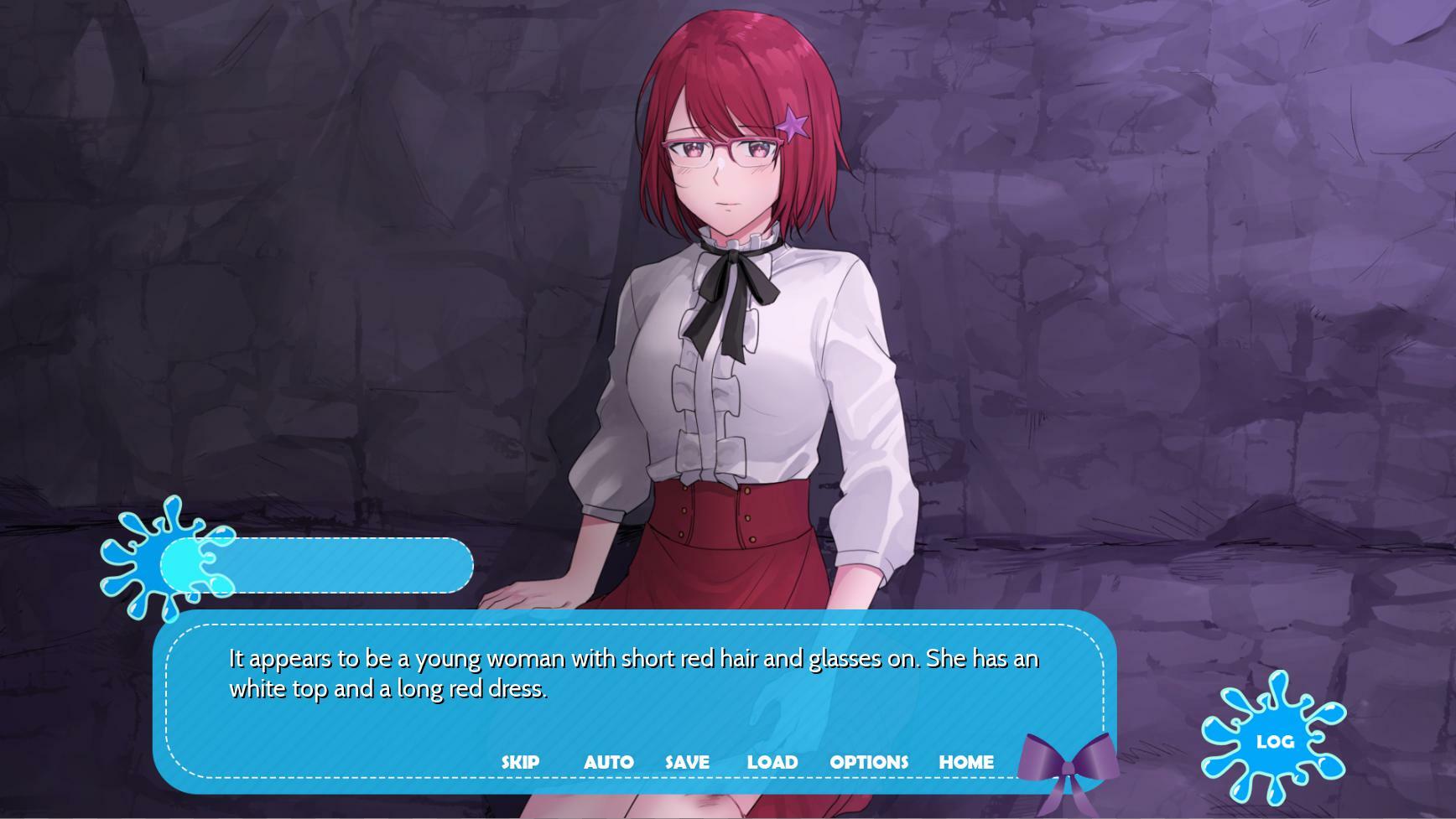The width and height of the screenshot is (1456, 819).
Task: Turn on auto-read with the AUTO control
Action: point(610,762)
